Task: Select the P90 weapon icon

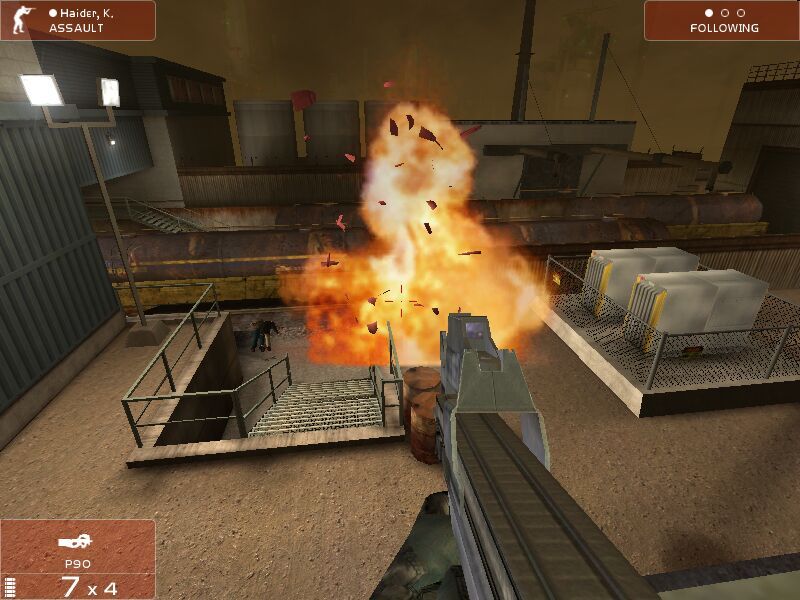Action: [x=76, y=543]
